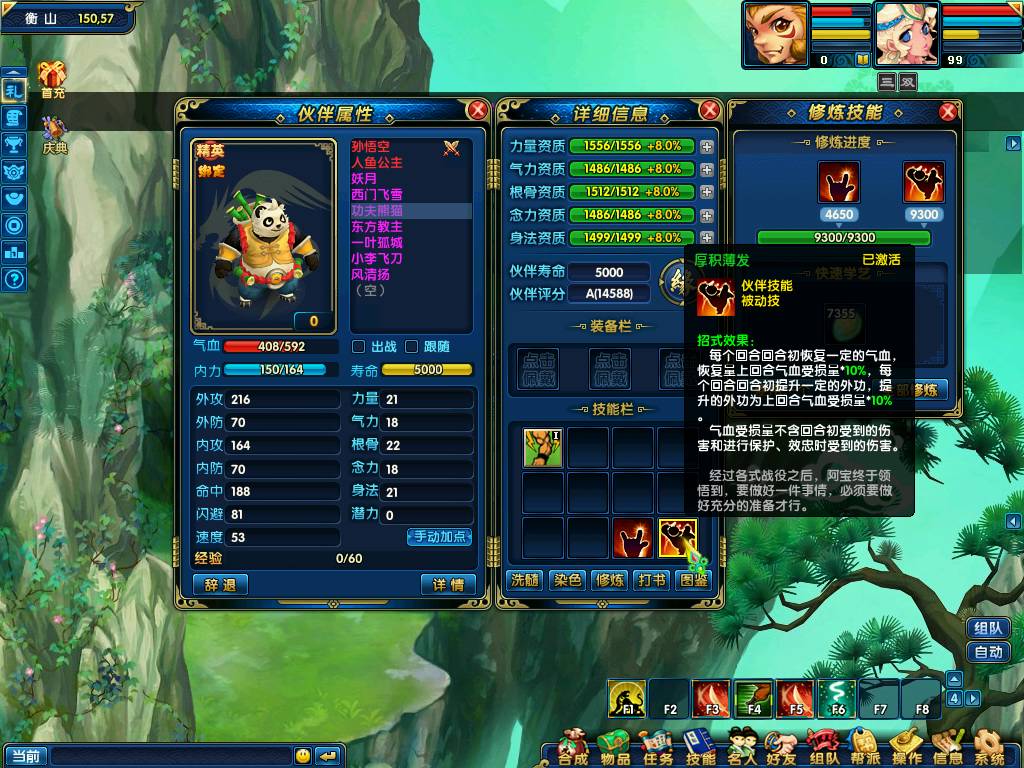
Task: Dismiss companion with the 辞退 button
Action: (x=220, y=585)
